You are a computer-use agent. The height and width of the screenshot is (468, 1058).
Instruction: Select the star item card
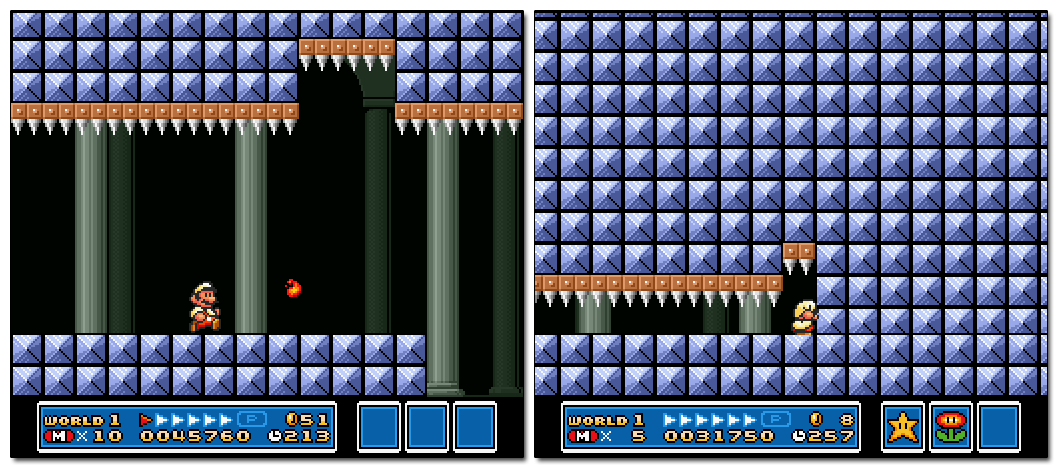(x=902, y=426)
